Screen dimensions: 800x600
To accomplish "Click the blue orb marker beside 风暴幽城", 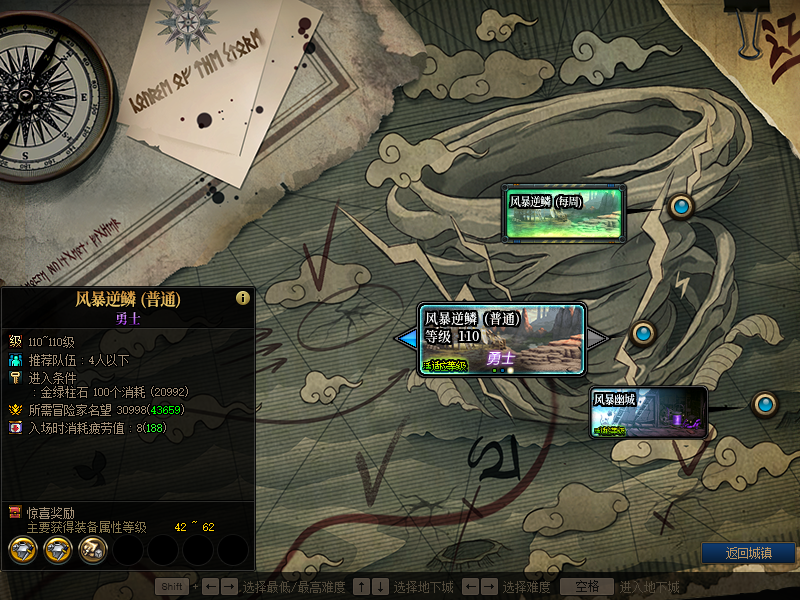I will (x=765, y=404).
